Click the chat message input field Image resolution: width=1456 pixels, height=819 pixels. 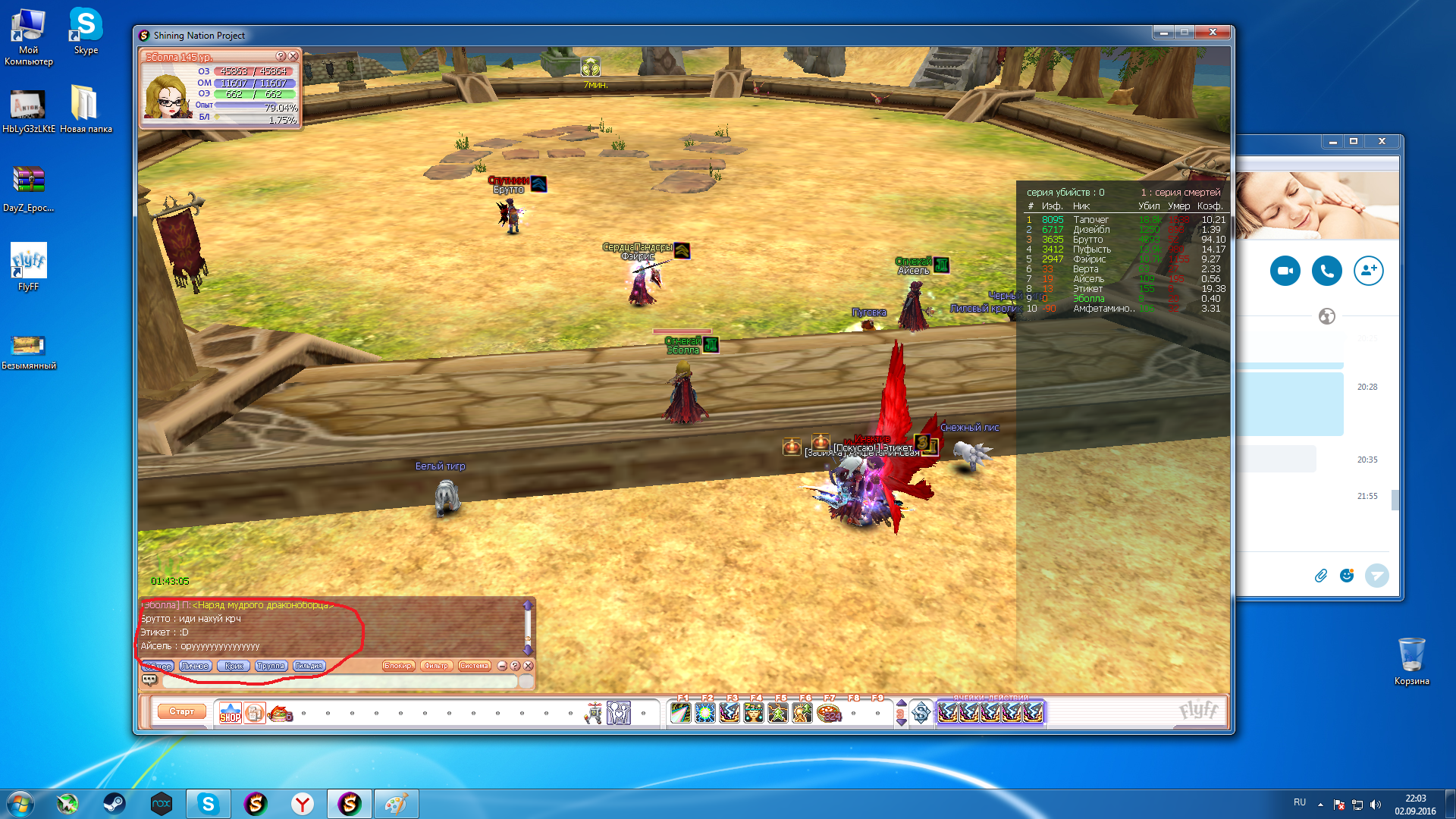(340, 681)
